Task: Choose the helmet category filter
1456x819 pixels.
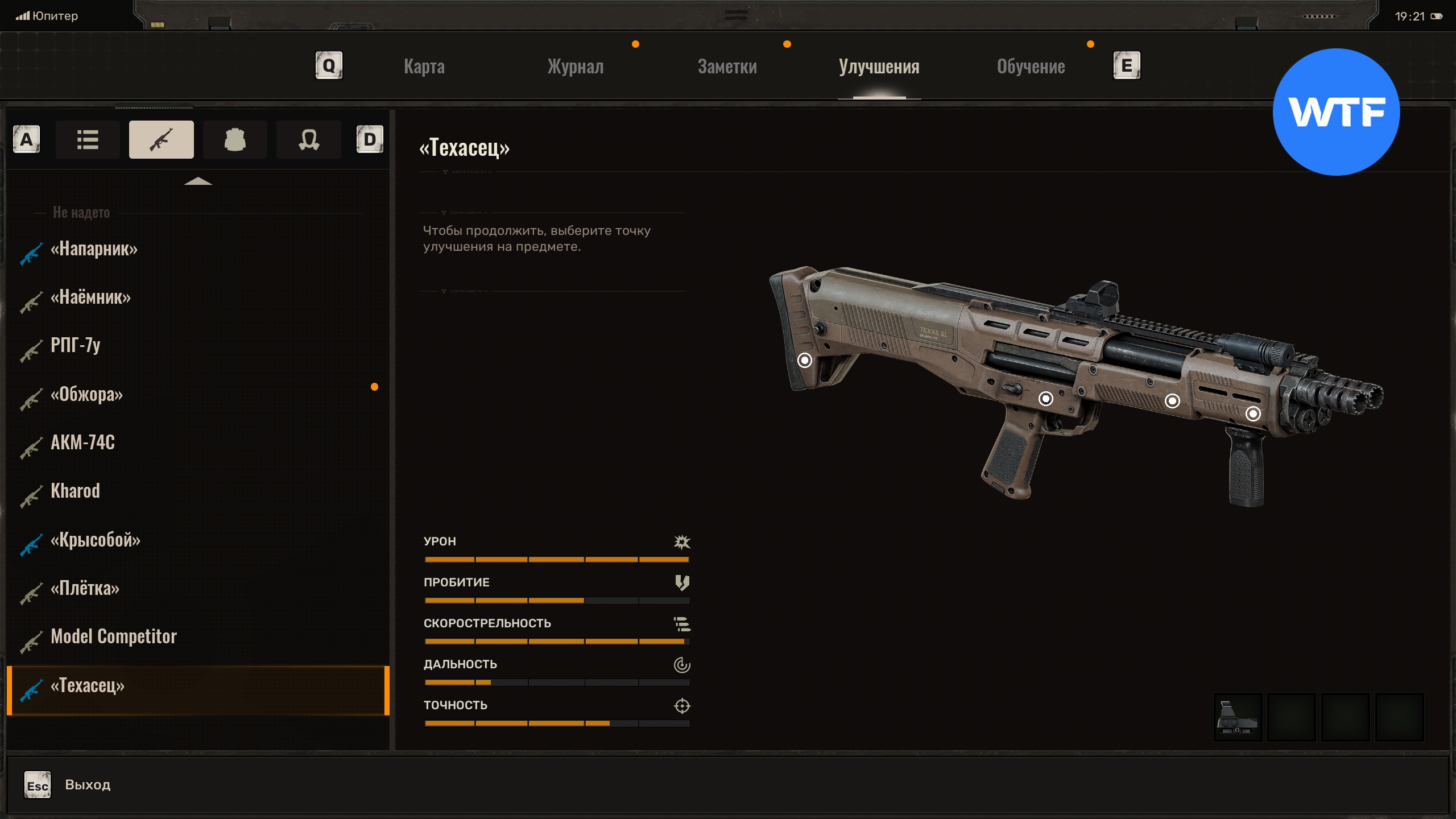Action: pyautogui.click(x=309, y=139)
